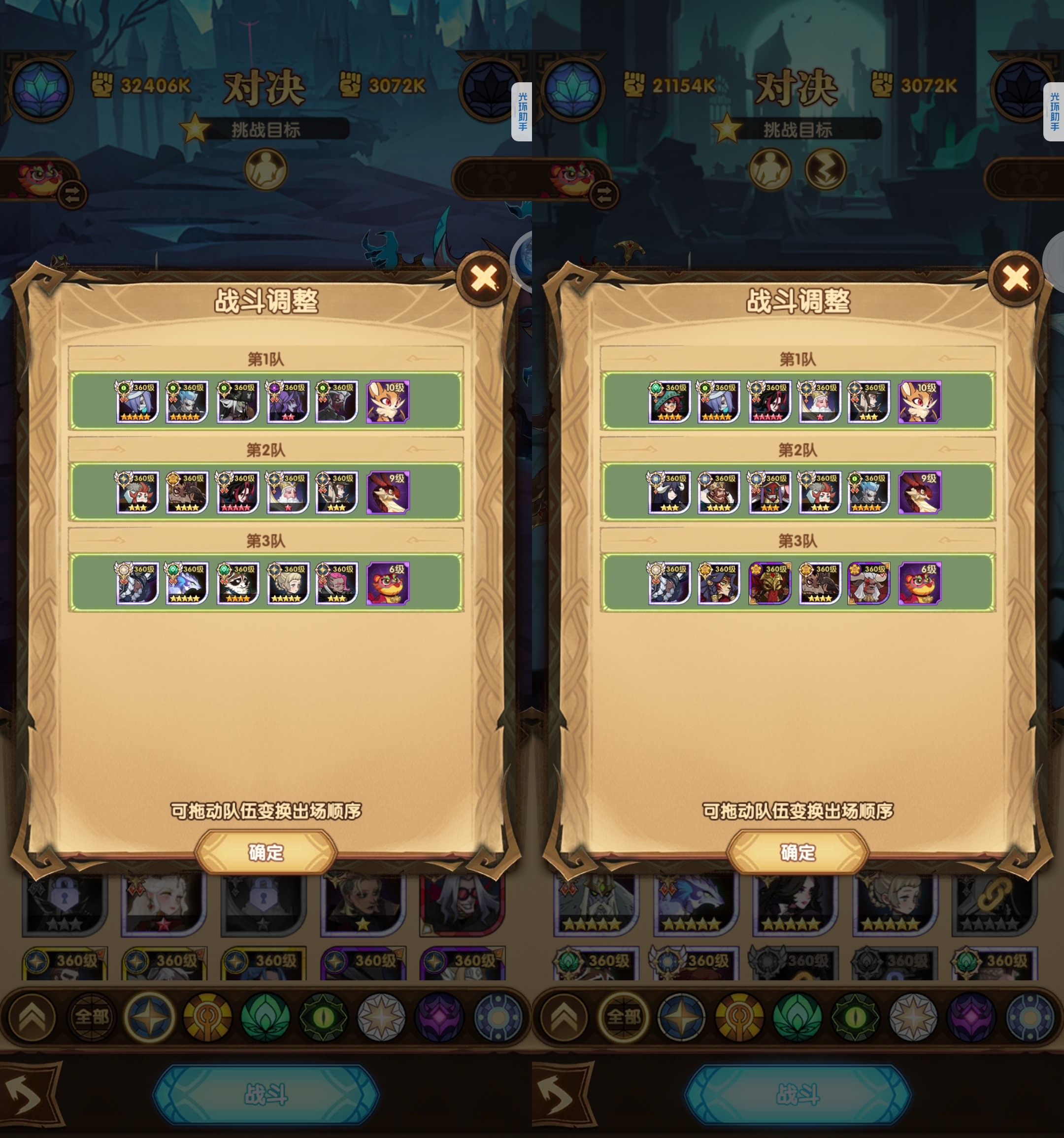
Task: Select the gold star beside 挑战目标
Action: 195,128
